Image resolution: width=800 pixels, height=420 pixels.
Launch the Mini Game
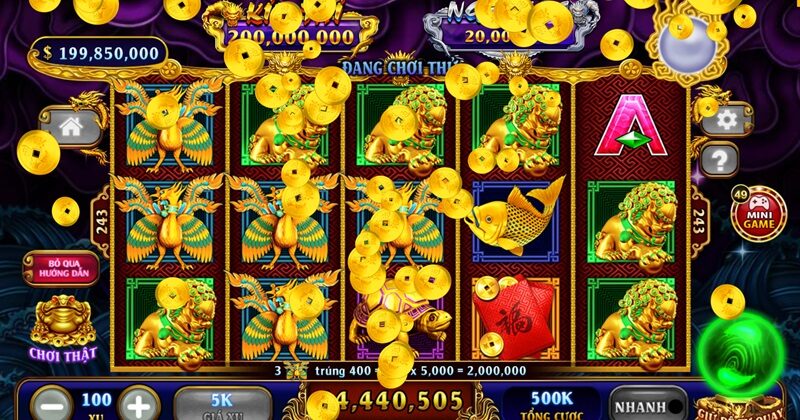pyautogui.click(x=759, y=212)
